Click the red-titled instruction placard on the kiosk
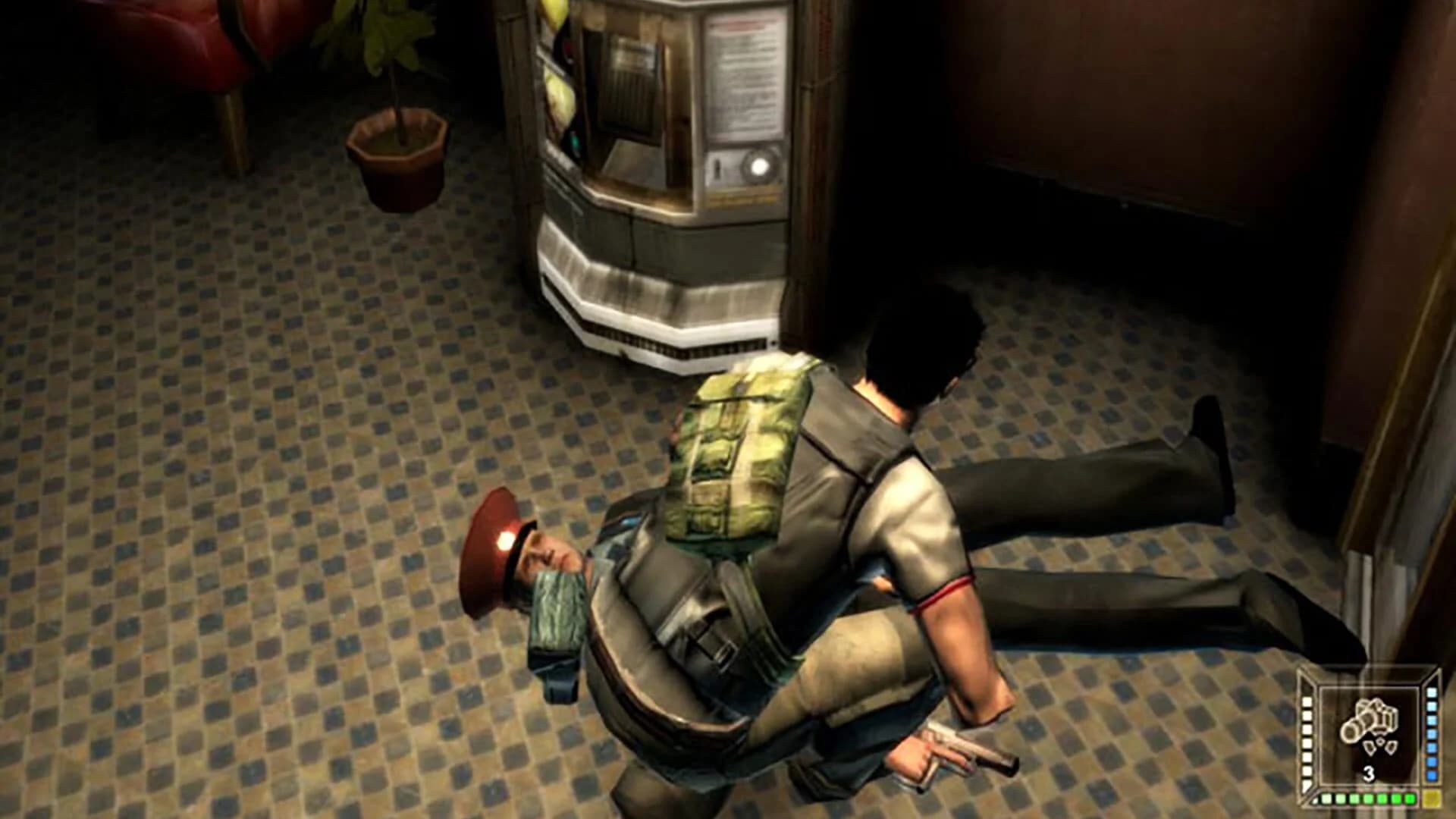 click(x=743, y=76)
